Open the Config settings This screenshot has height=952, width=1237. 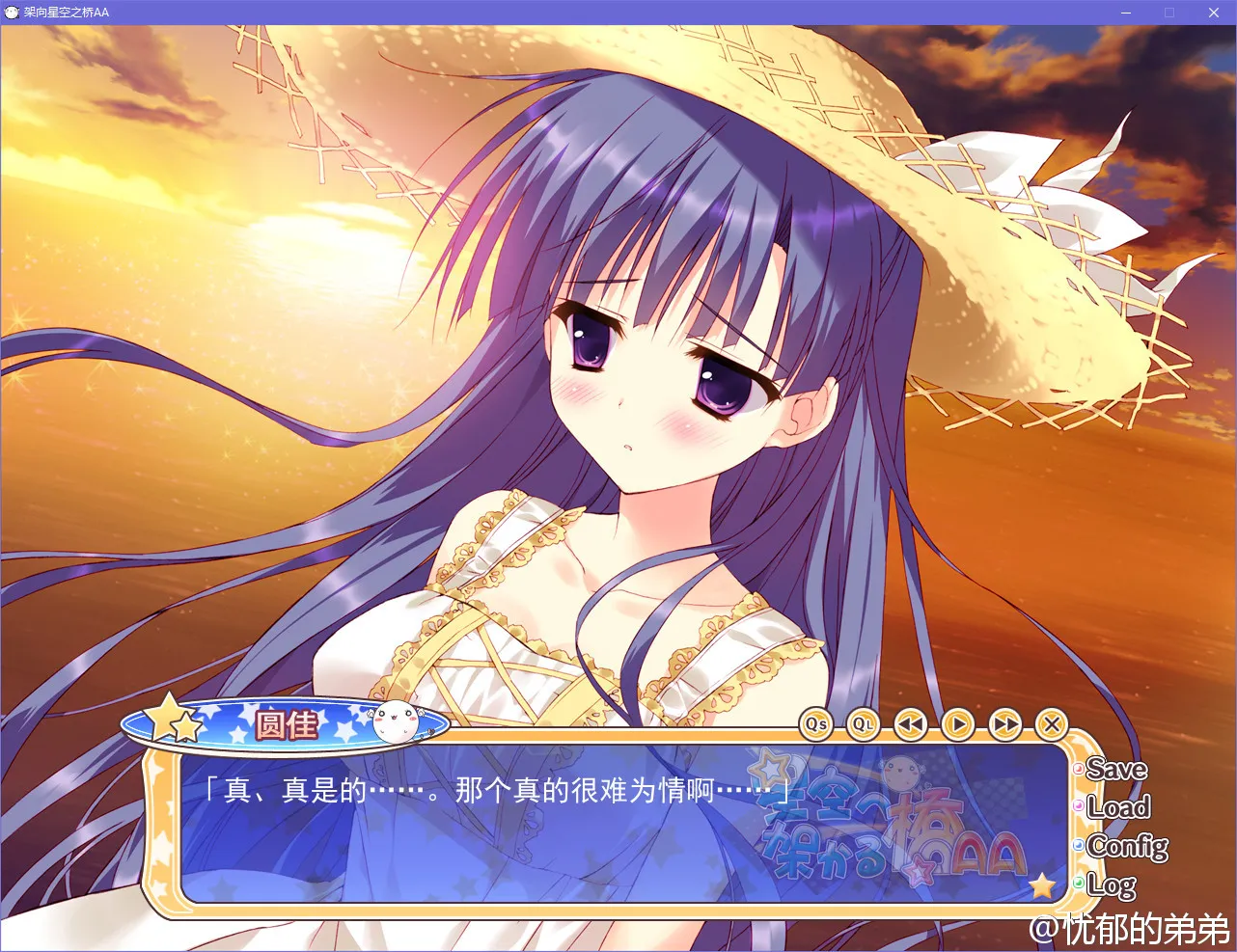click(1126, 847)
